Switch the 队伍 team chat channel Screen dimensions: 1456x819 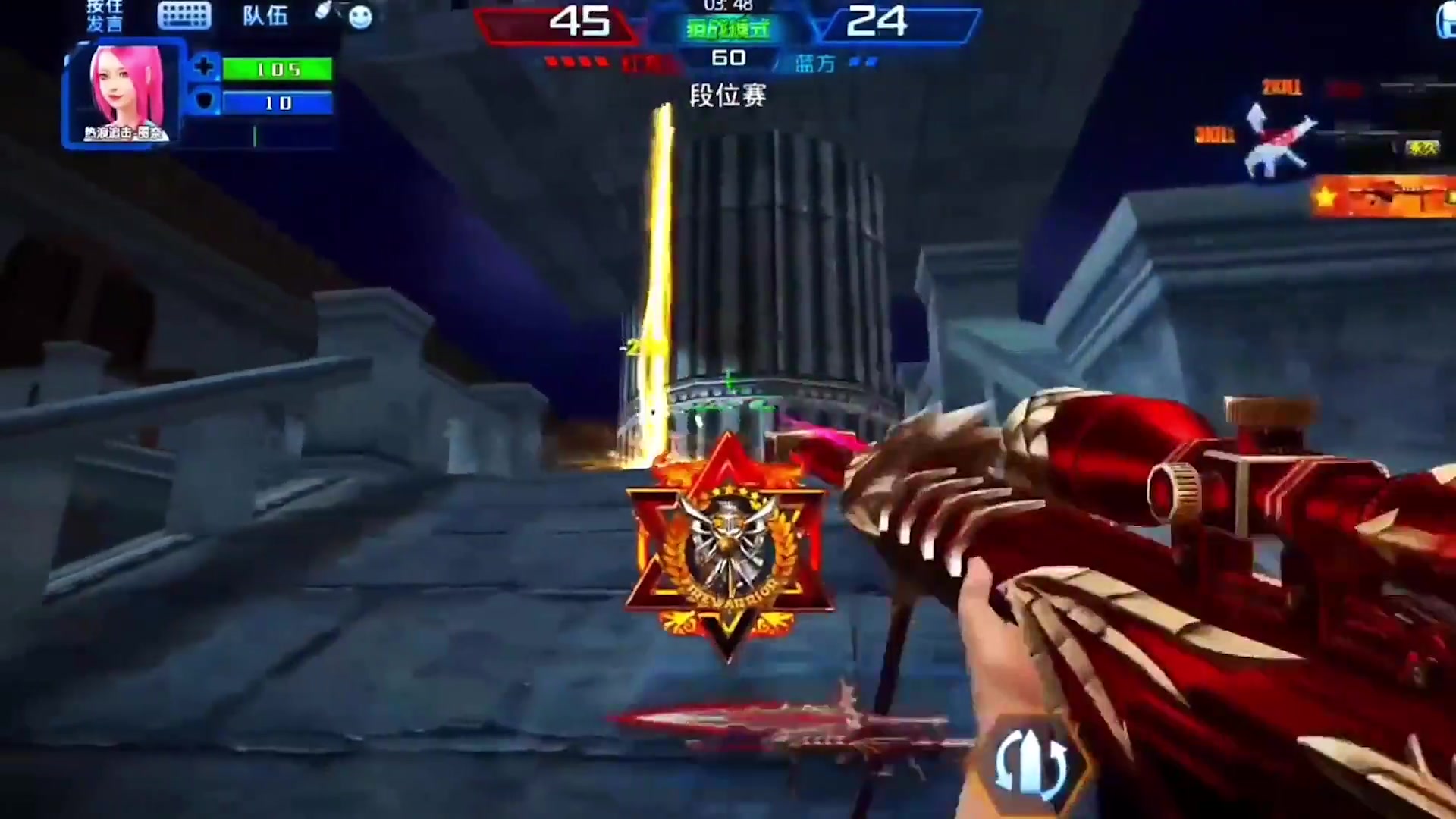(265, 15)
